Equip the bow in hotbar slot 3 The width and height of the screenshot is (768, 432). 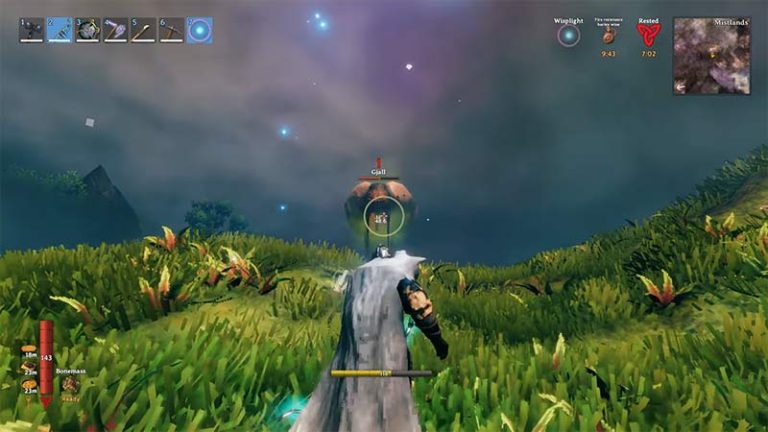87,30
